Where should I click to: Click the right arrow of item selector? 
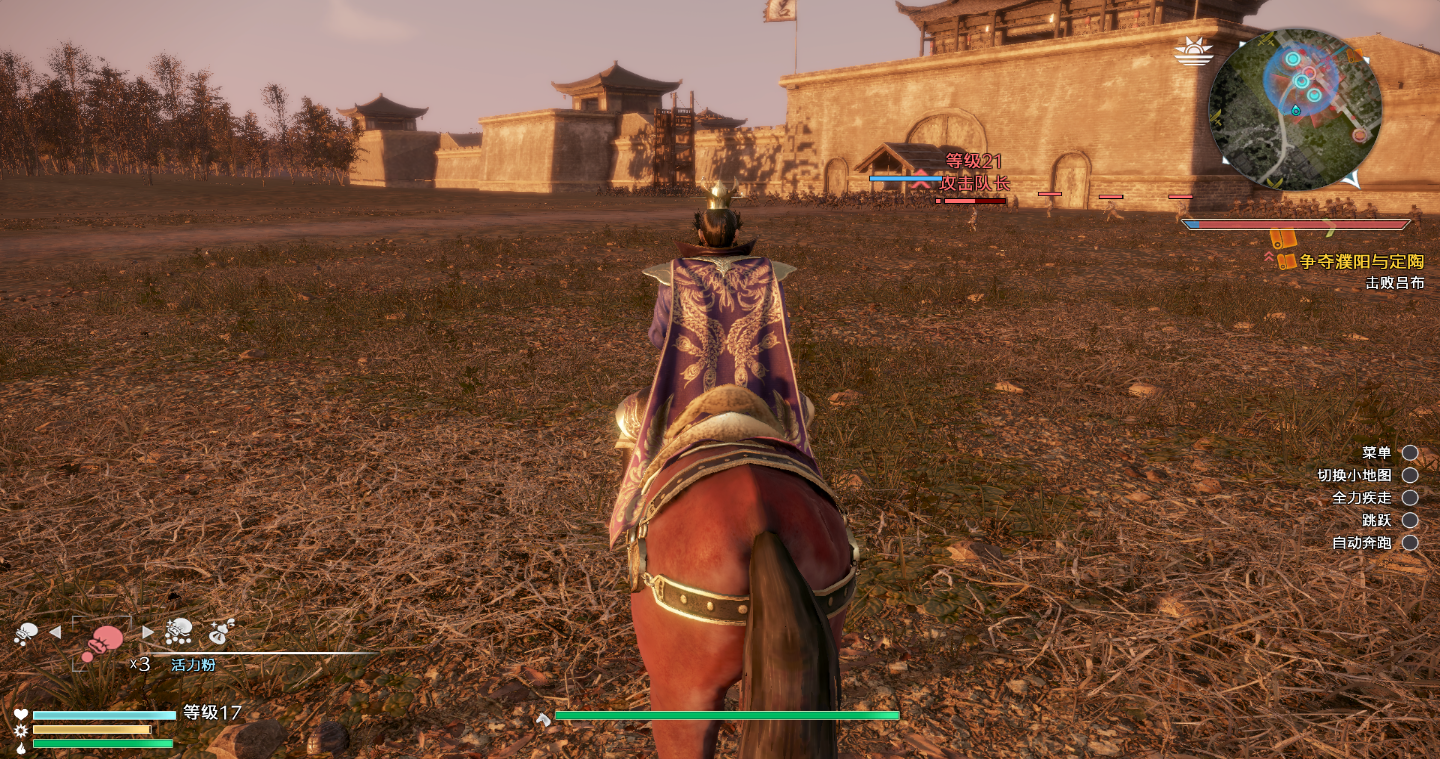pyautogui.click(x=148, y=632)
